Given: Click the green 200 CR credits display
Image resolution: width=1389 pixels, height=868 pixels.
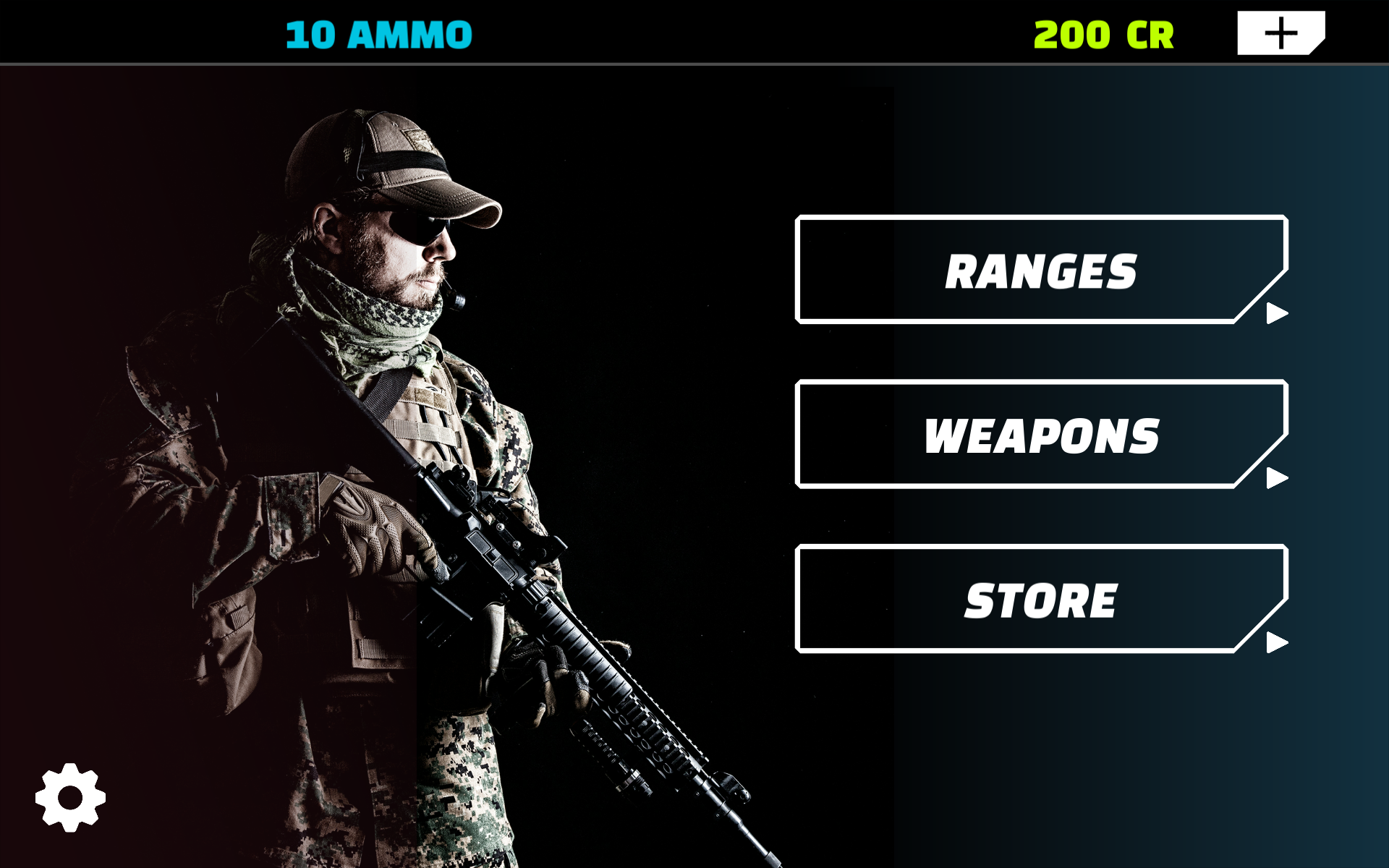Looking at the screenshot, I should click(x=1103, y=33).
